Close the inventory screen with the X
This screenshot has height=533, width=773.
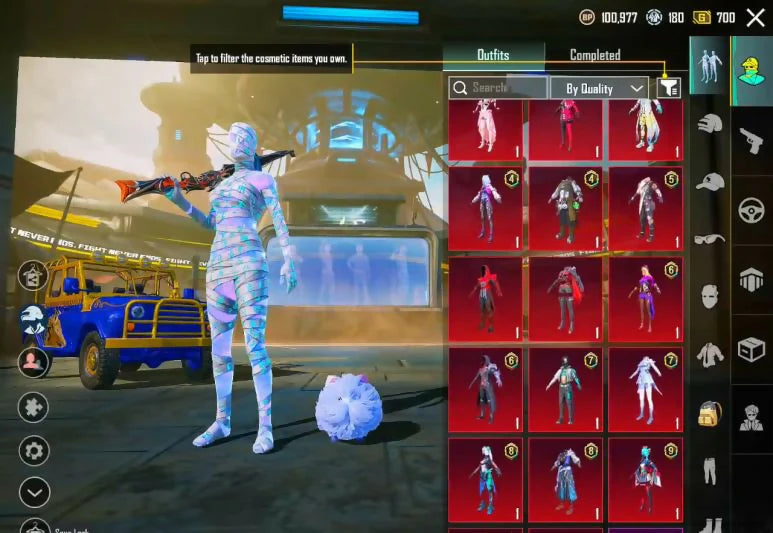755,17
